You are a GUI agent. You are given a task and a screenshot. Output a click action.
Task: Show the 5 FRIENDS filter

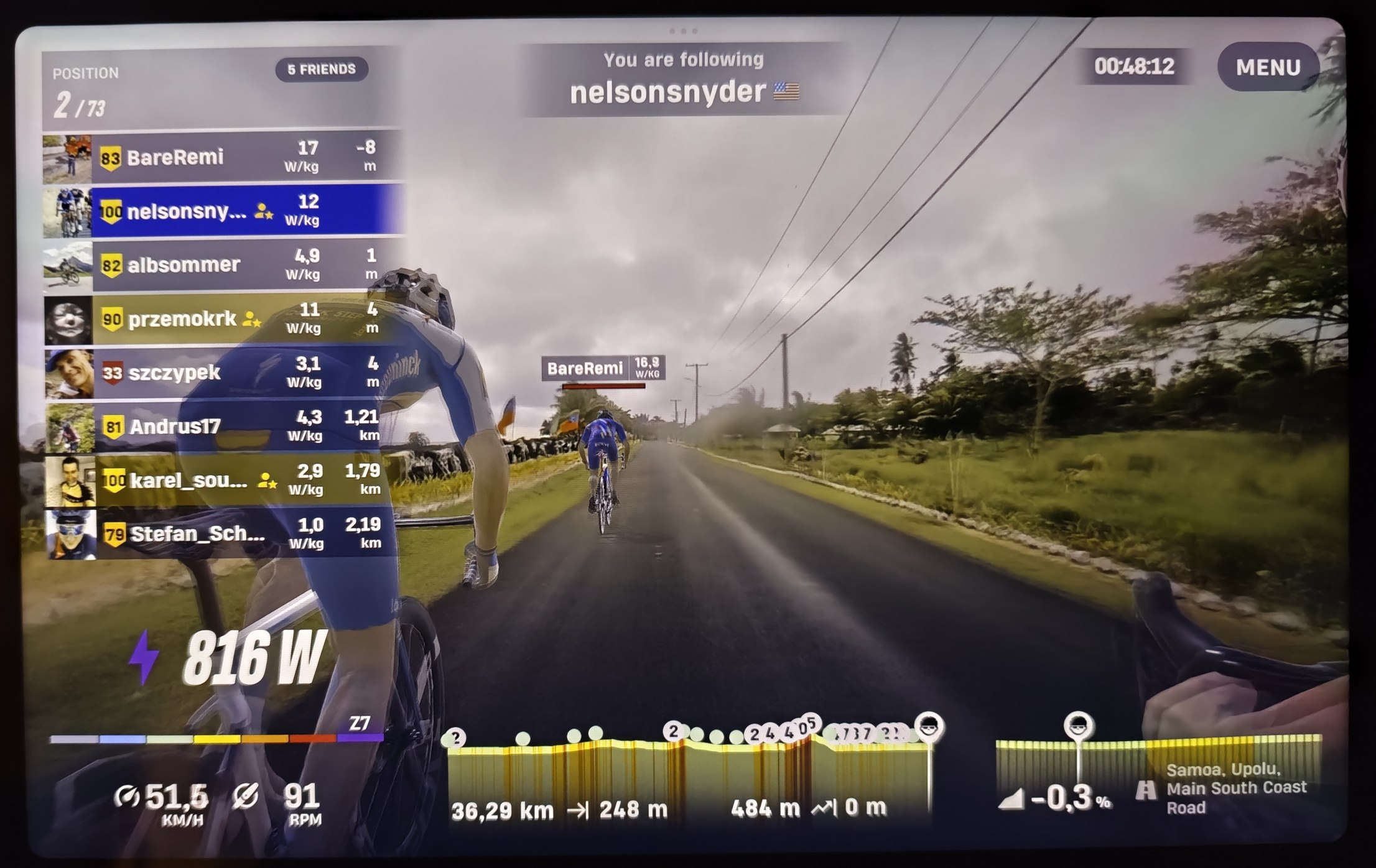click(x=322, y=69)
